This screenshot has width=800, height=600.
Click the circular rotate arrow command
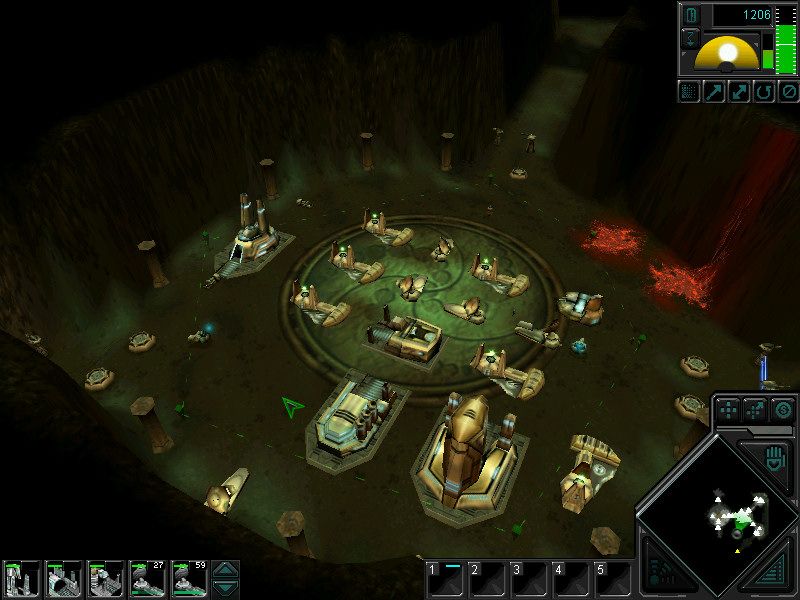pyautogui.click(x=763, y=92)
